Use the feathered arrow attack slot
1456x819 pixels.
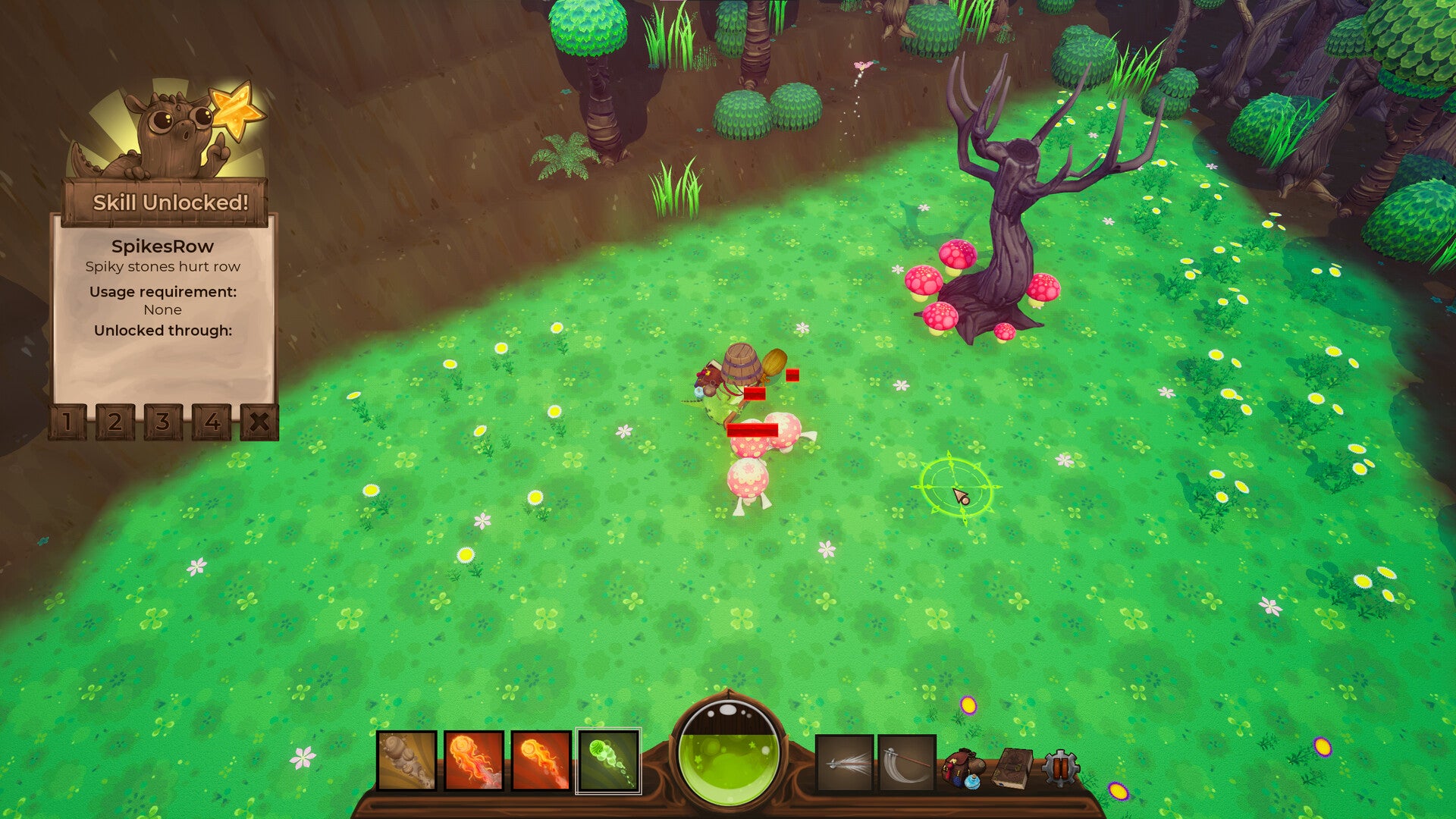tap(845, 763)
